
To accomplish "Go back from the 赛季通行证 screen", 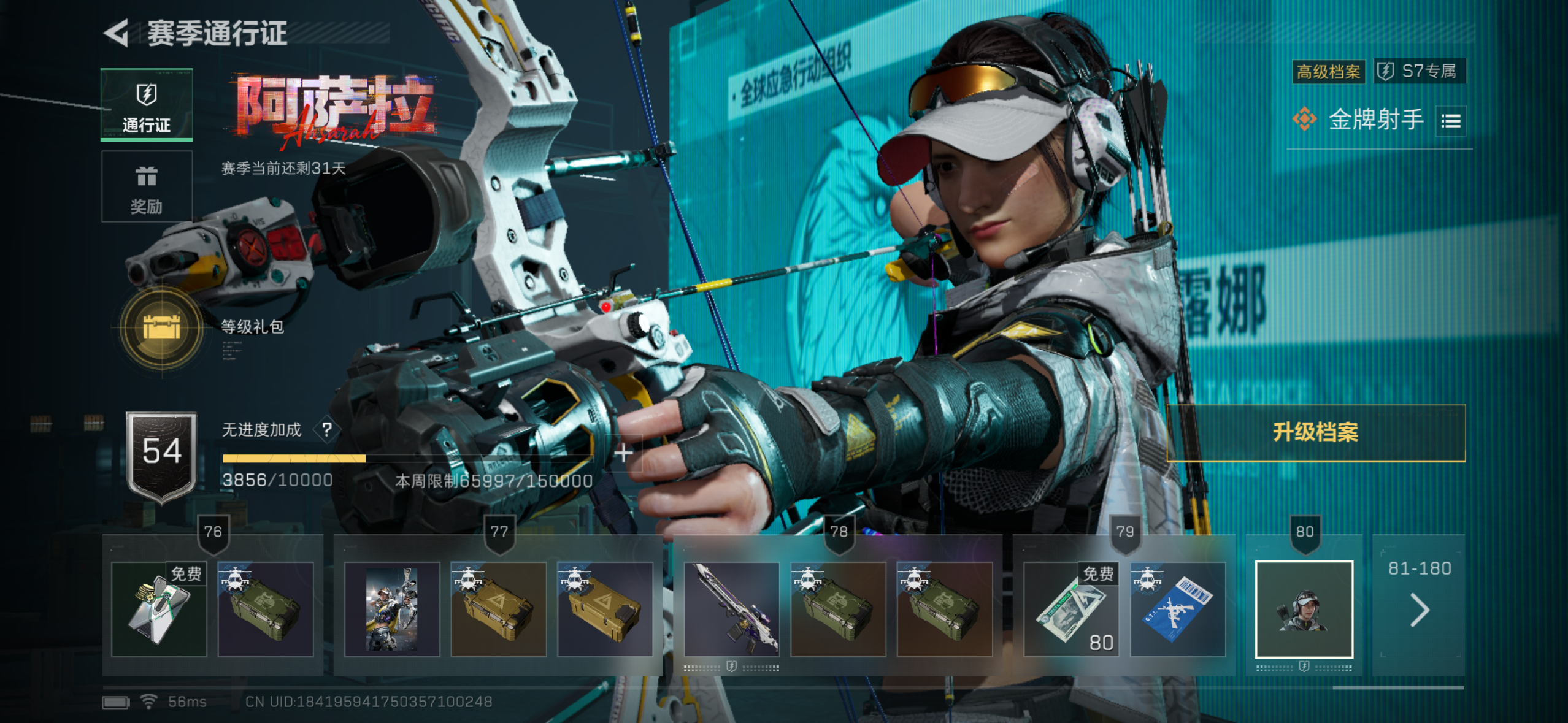I will pos(117,33).
